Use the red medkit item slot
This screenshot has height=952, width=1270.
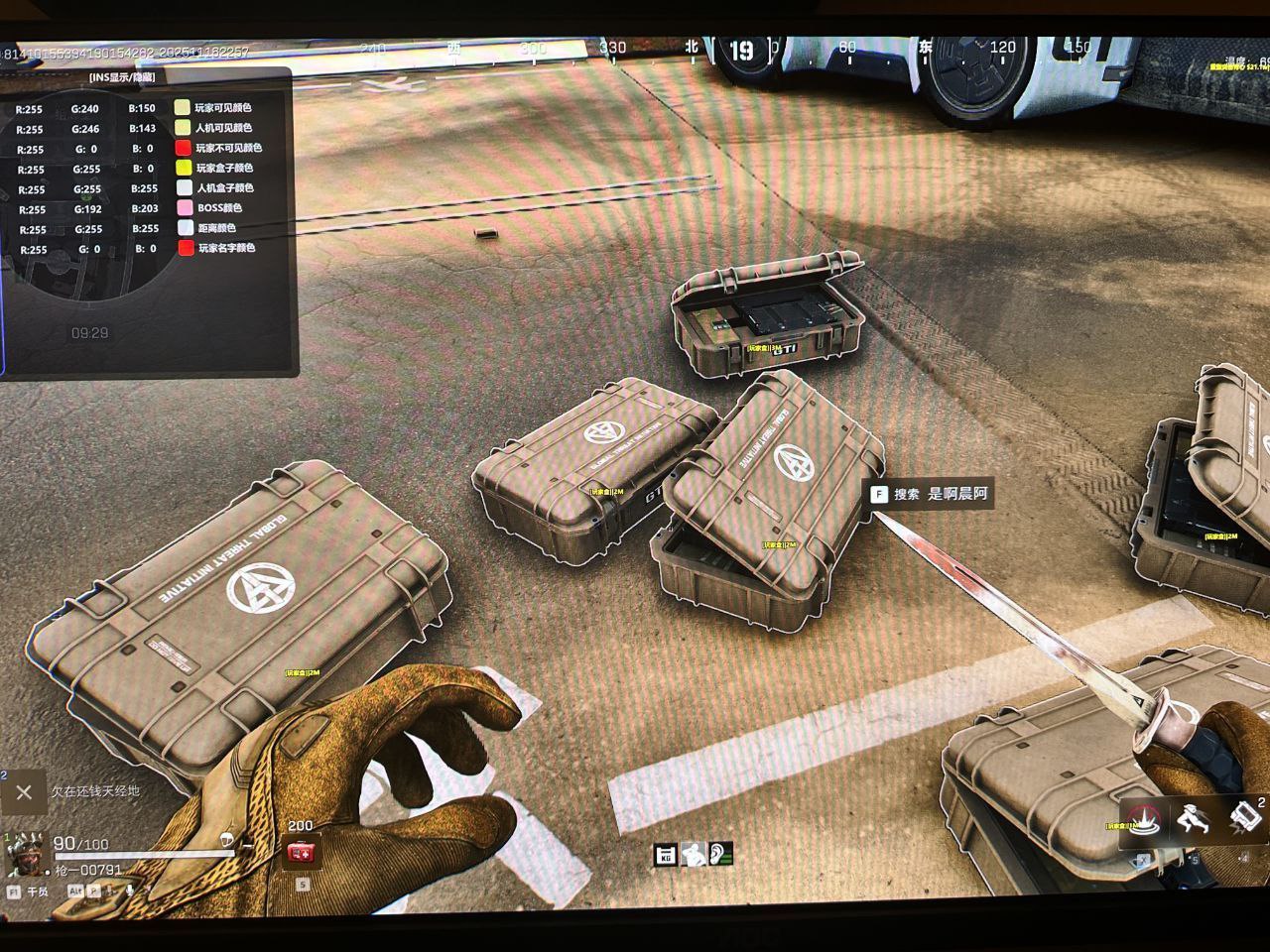click(x=300, y=852)
